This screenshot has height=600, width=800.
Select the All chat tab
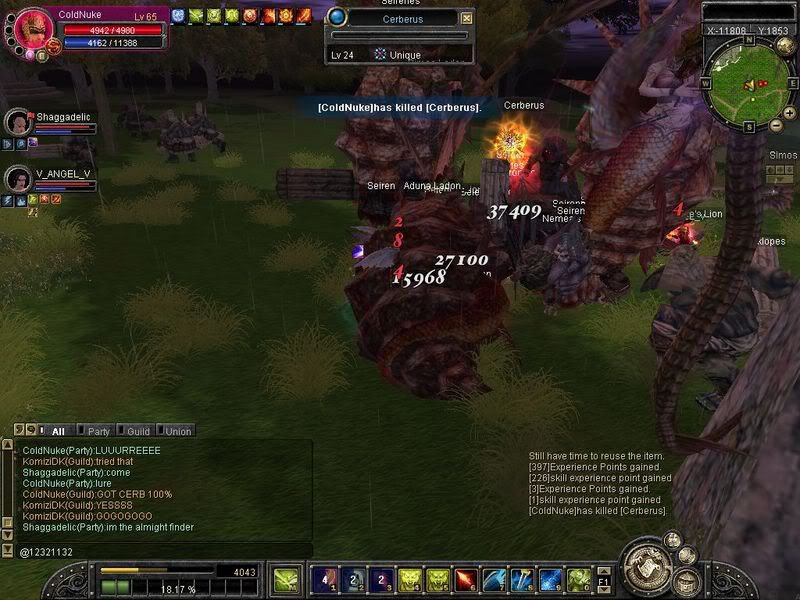click(x=58, y=431)
